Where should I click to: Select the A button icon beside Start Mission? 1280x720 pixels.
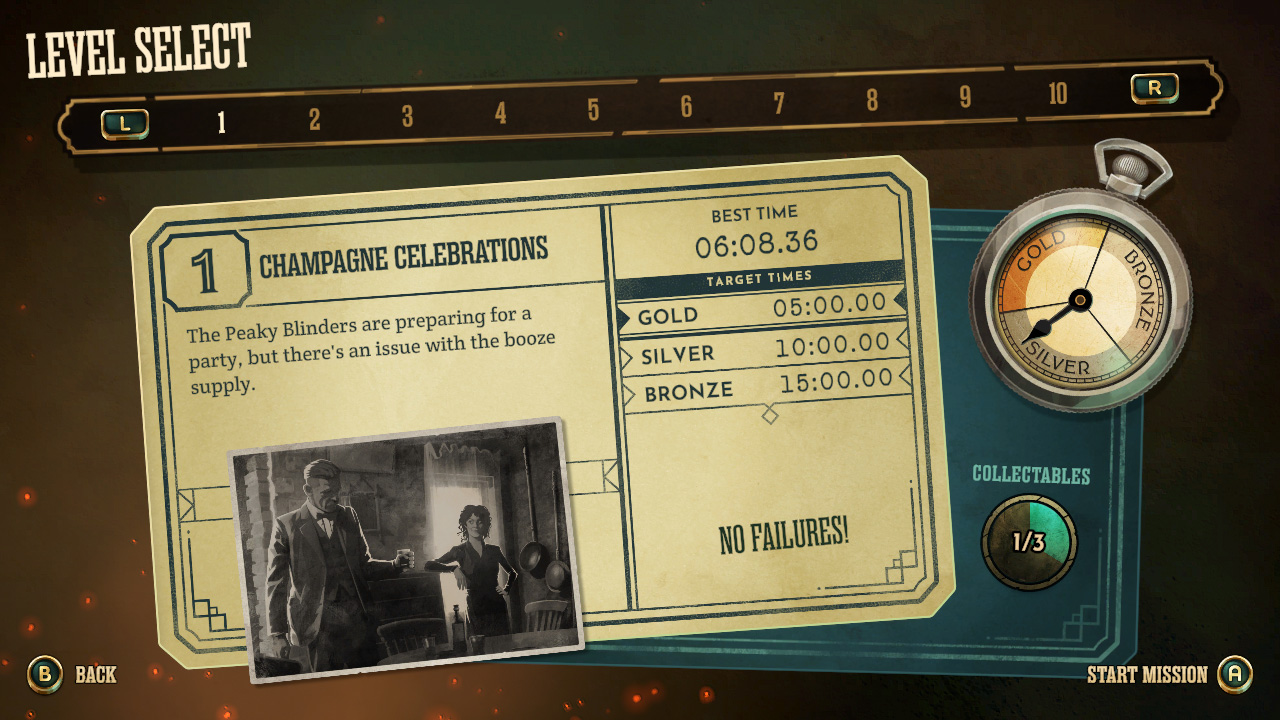coord(1235,675)
